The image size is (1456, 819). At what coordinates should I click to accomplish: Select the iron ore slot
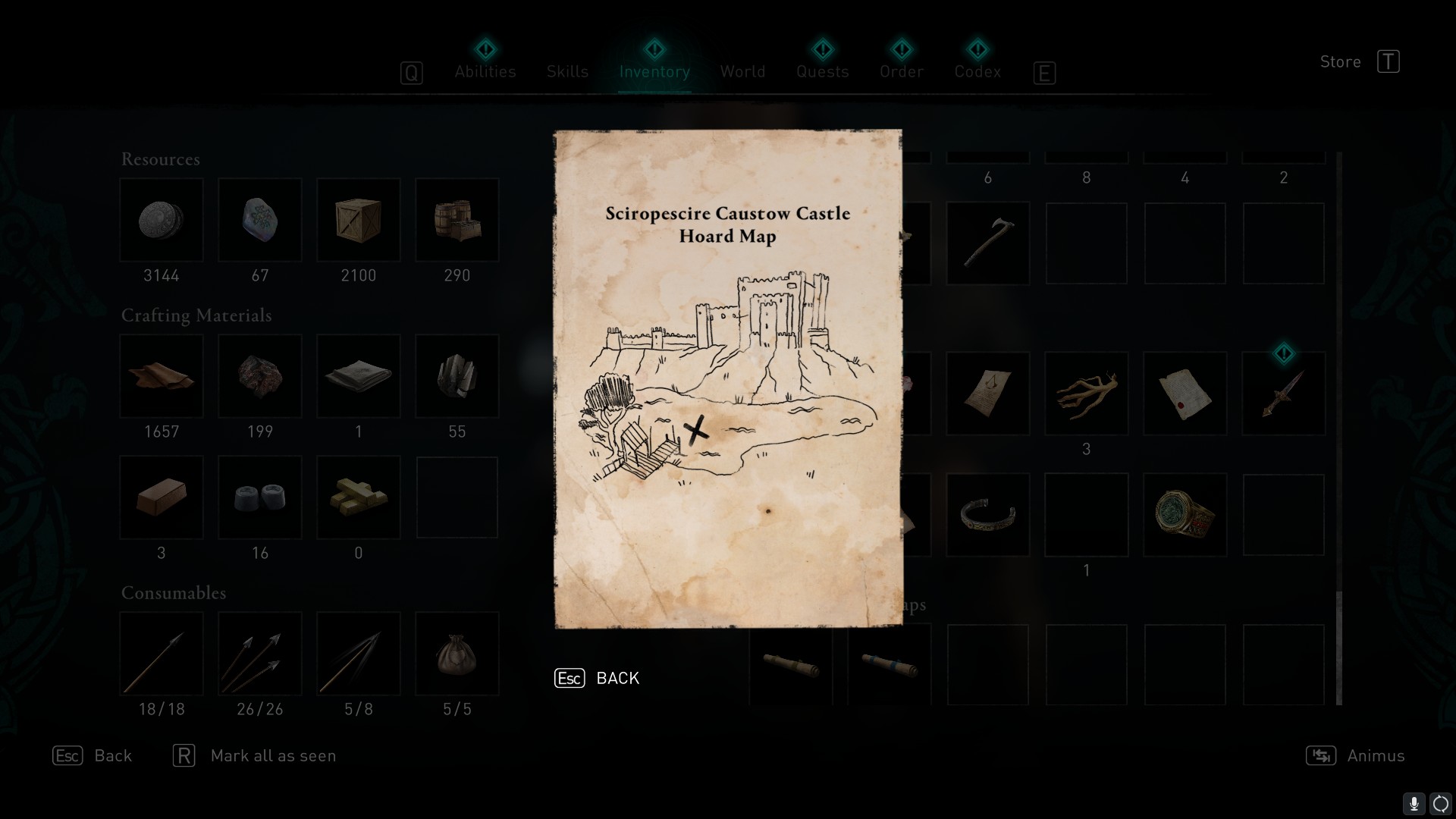[x=260, y=376]
